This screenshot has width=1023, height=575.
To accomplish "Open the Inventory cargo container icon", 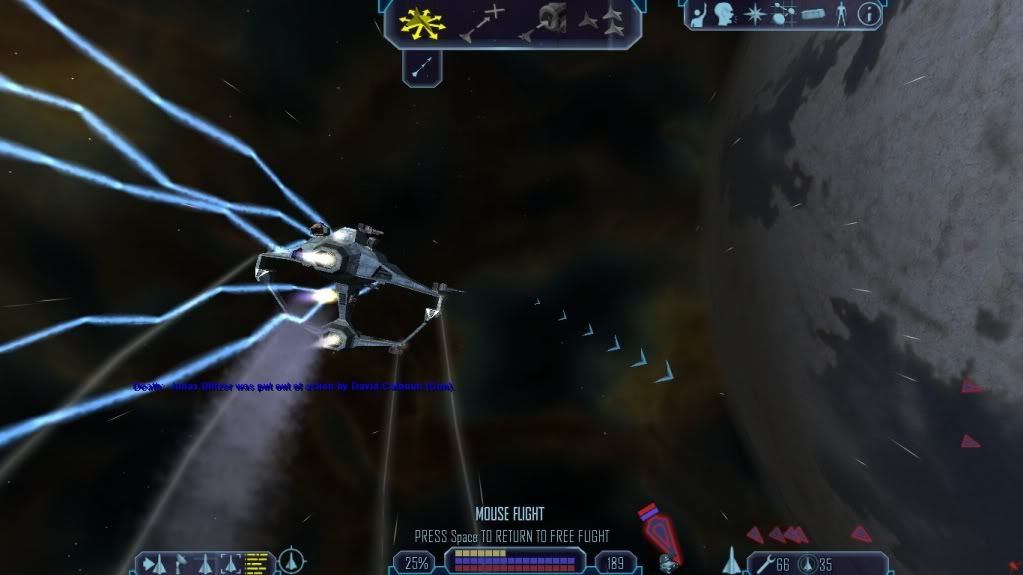I will click(812, 15).
